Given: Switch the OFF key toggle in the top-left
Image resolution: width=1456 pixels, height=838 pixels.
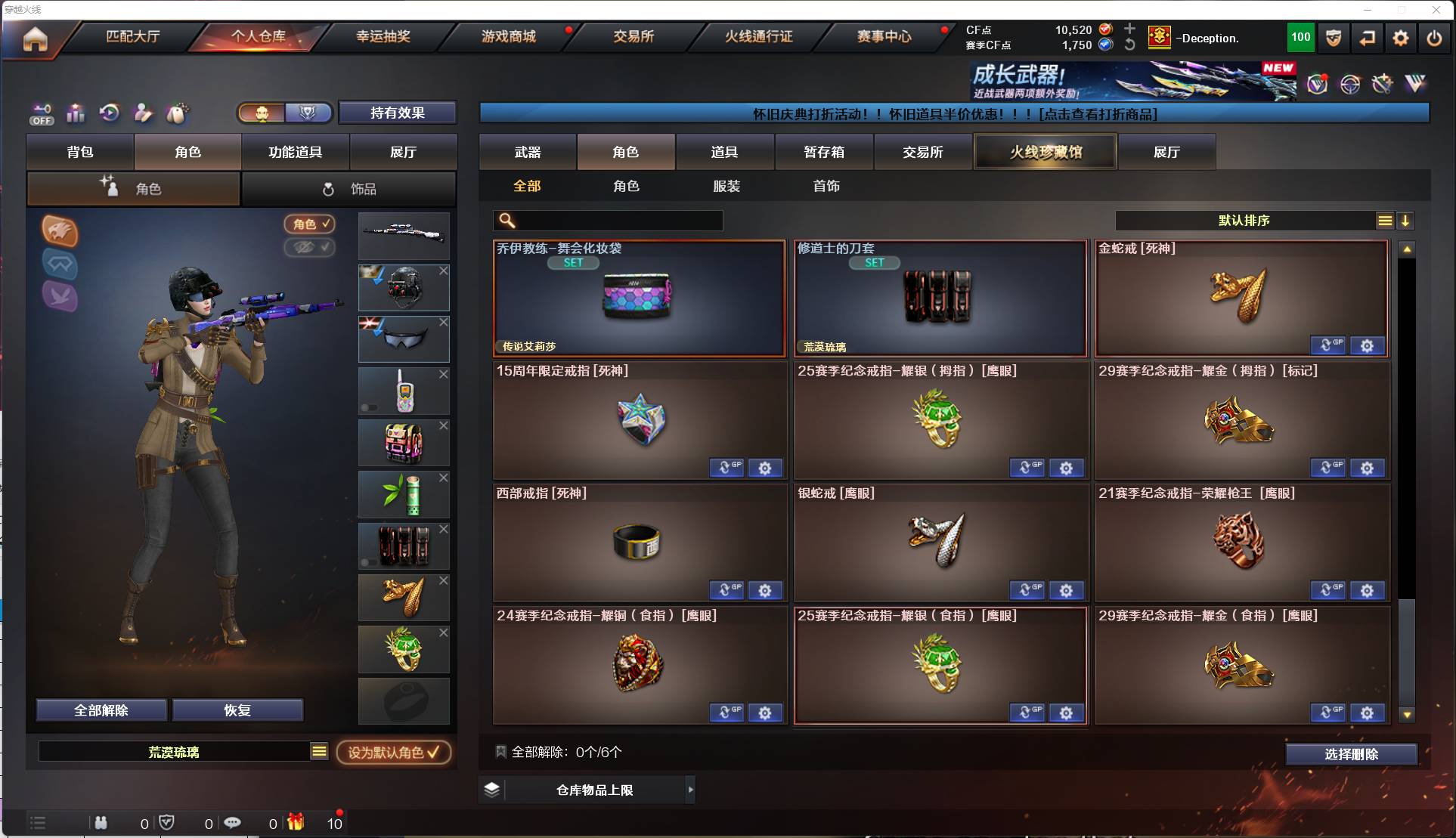Looking at the screenshot, I should click(42, 113).
